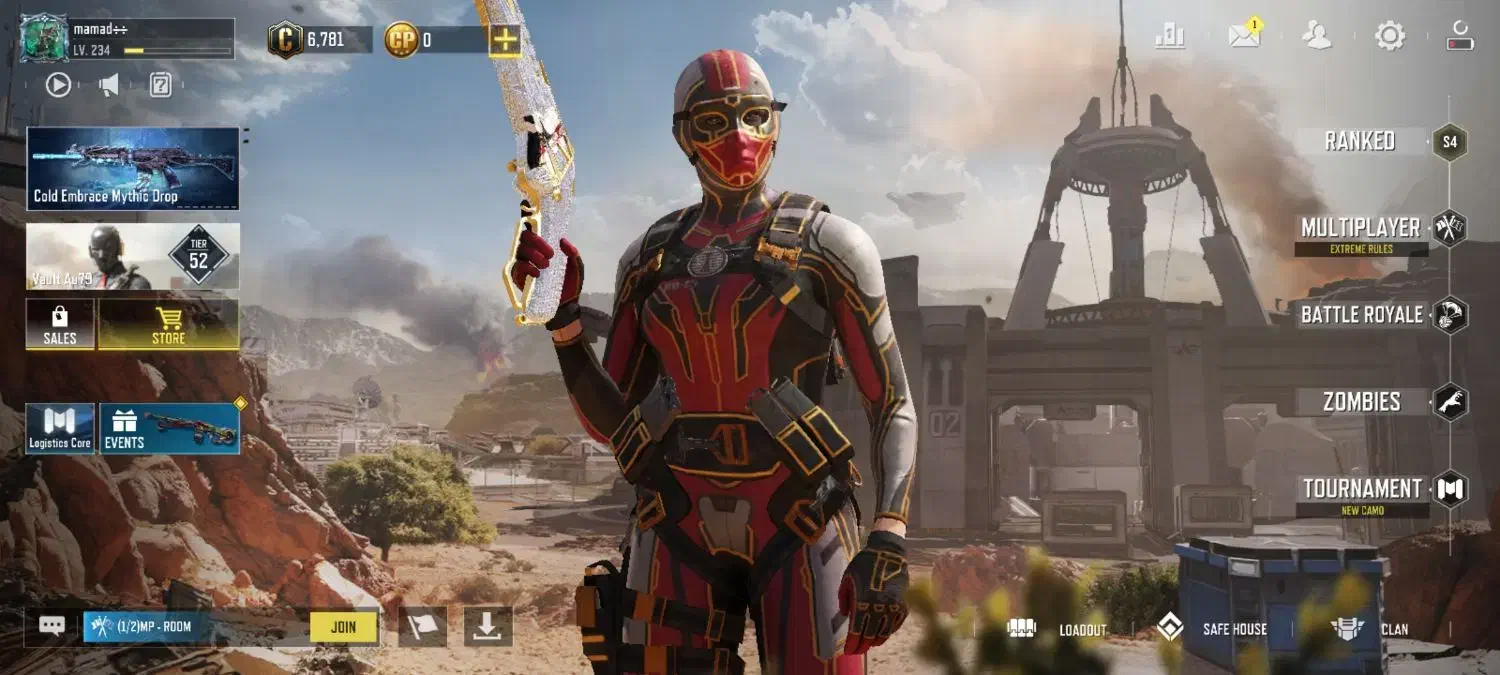Open the Tier 52 battle pass
This screenshot has height=675, width=1500.
[133, 257]
